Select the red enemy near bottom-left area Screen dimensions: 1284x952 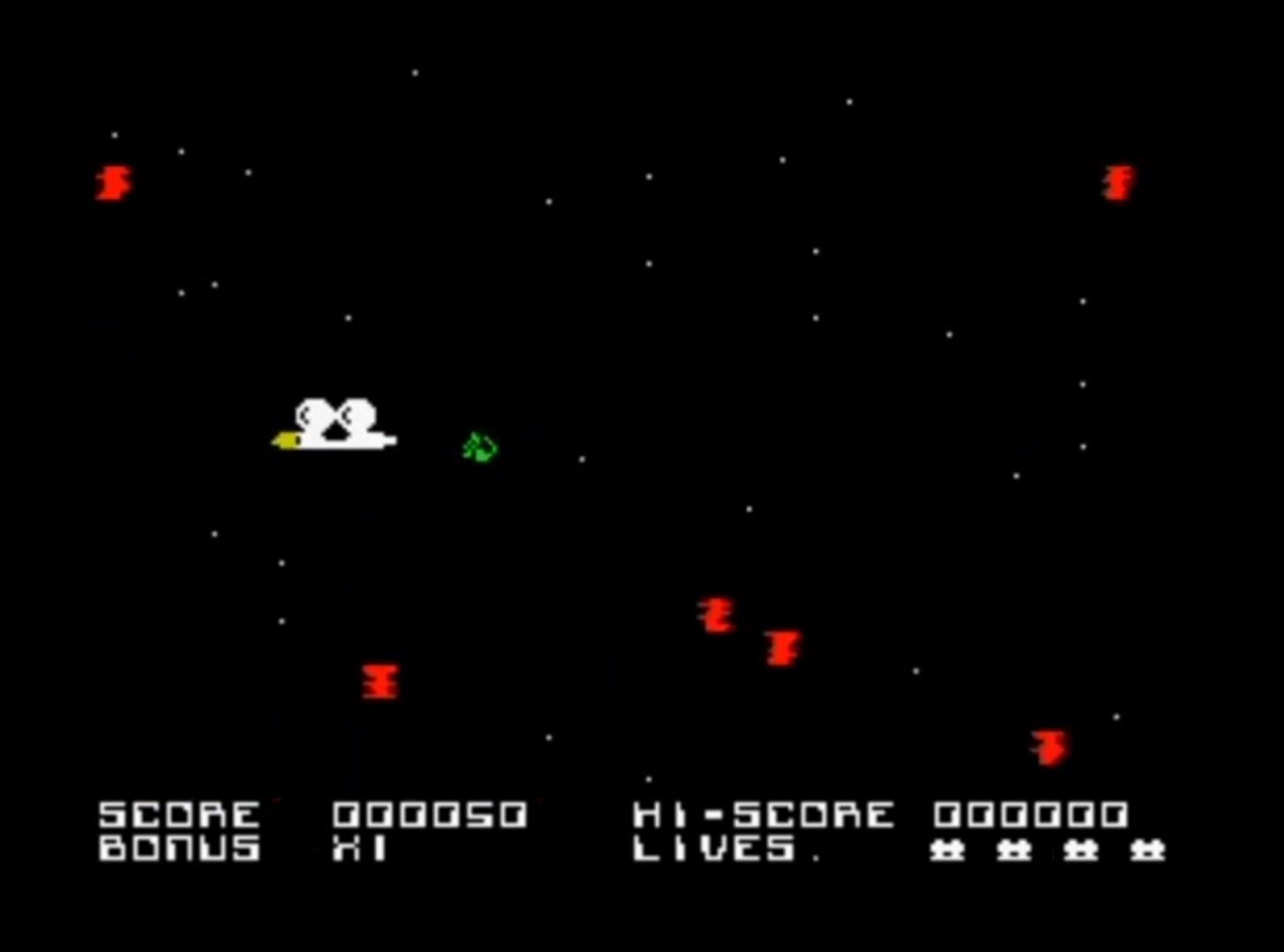tap(379, 683)
